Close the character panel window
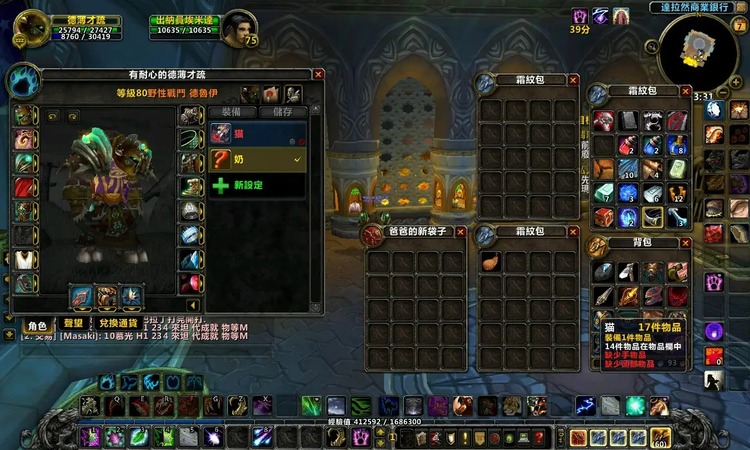 (318, 74)
